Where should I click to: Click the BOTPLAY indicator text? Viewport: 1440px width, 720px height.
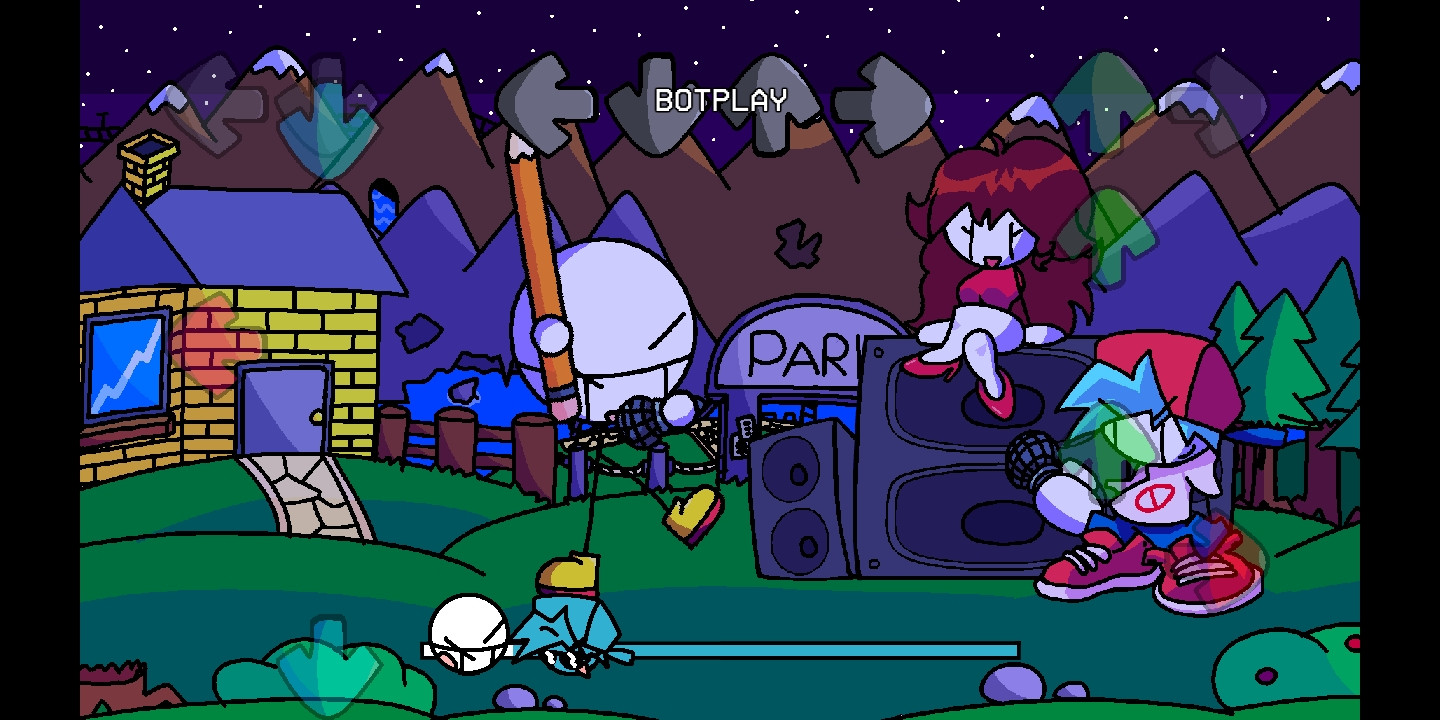720,100
